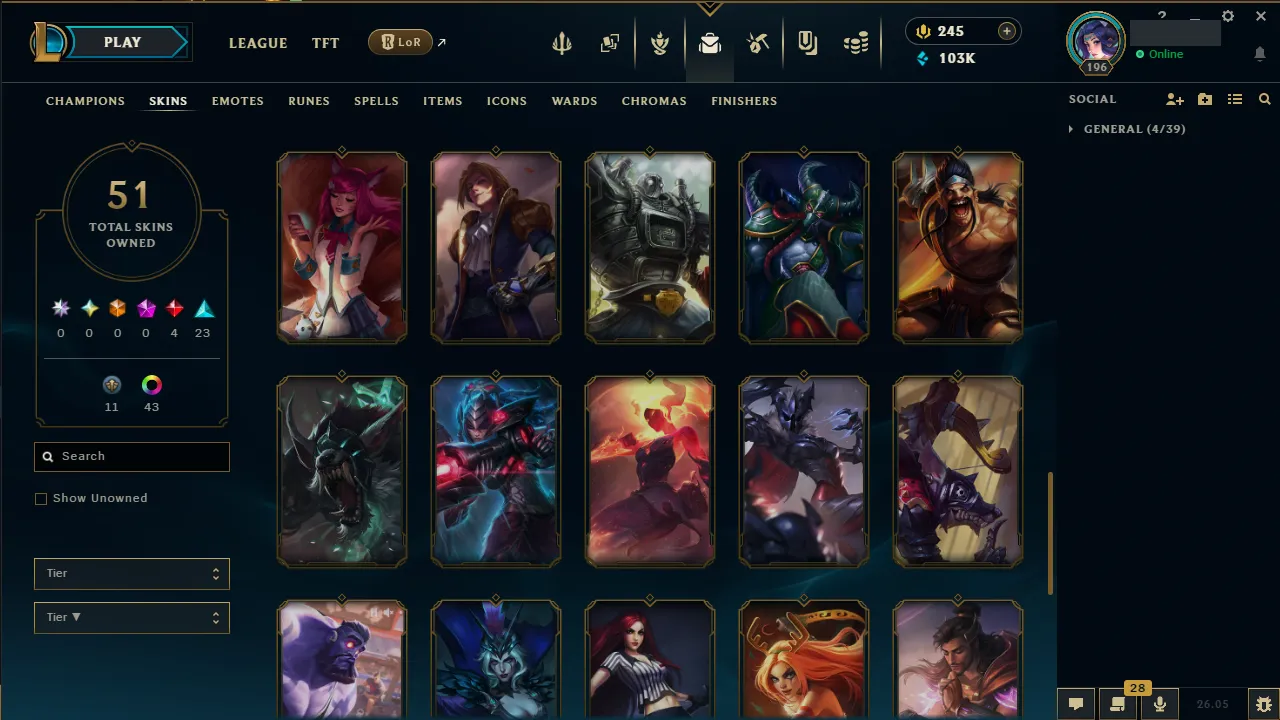Click the PLAY button

(122, 42)
